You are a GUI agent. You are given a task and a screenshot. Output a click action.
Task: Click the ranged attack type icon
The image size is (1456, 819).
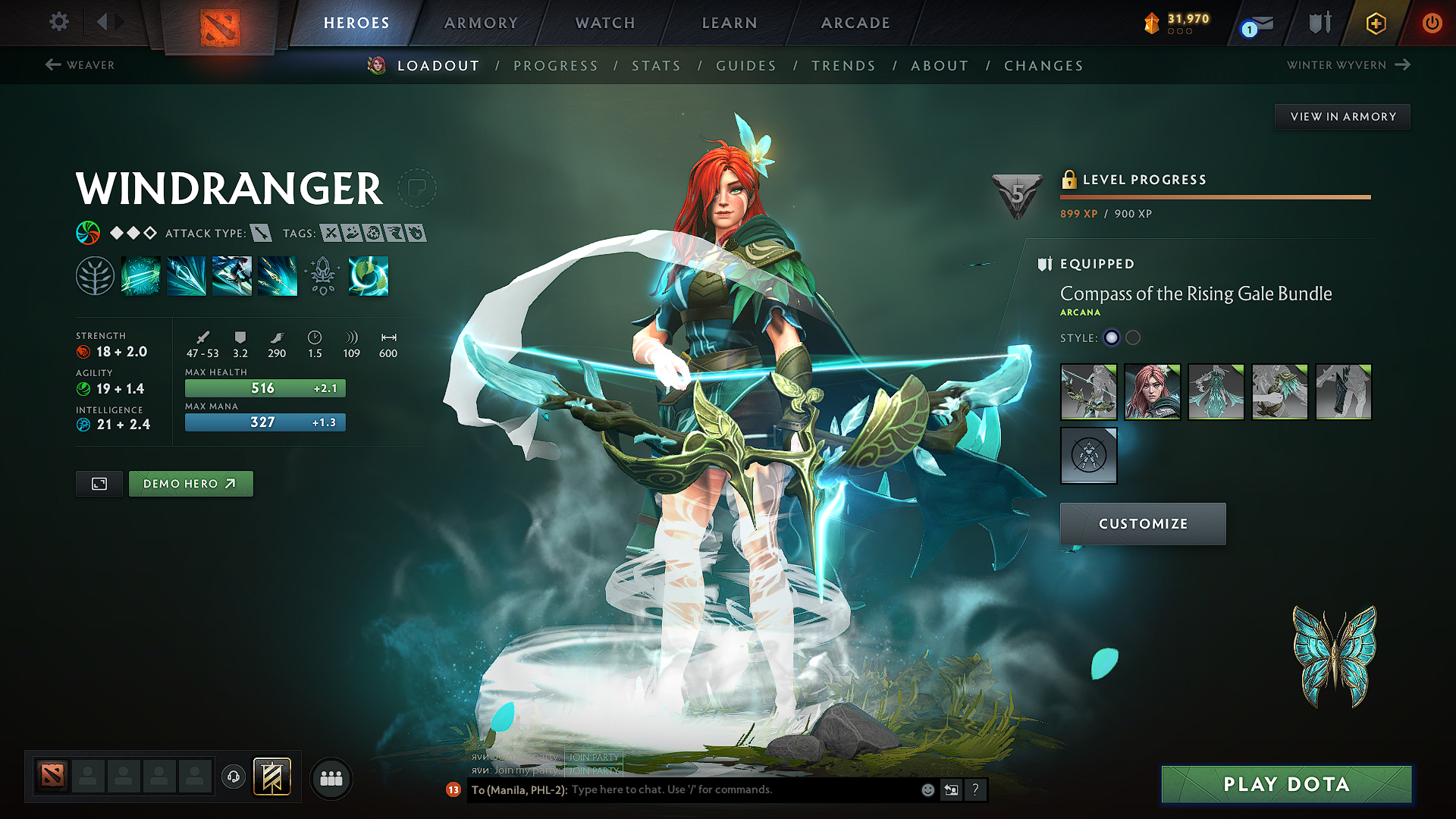(x=261, y=234)
